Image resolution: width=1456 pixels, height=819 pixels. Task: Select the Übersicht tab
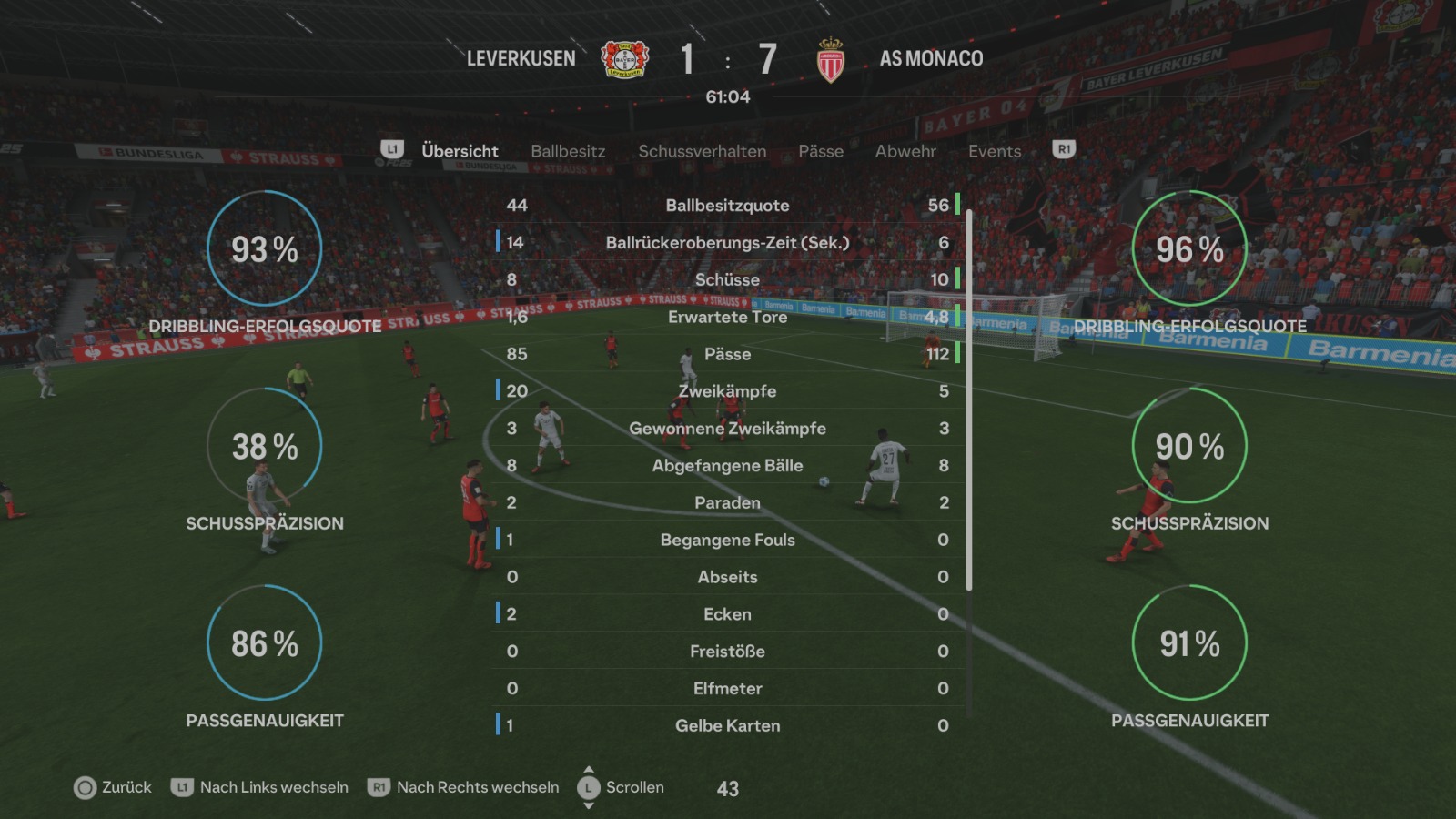coord(460,151)
